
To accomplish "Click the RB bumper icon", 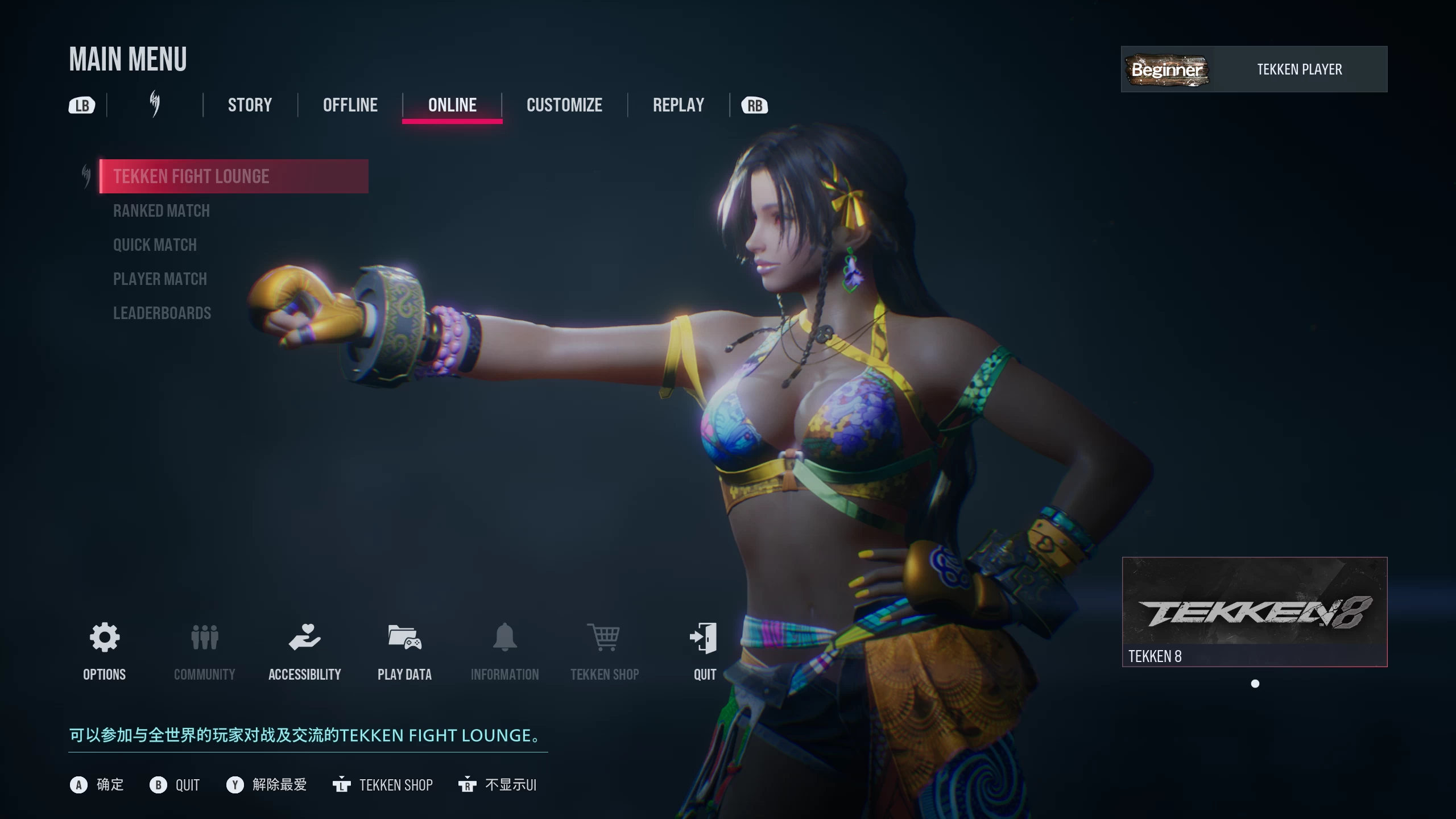I will coord(754,105).
